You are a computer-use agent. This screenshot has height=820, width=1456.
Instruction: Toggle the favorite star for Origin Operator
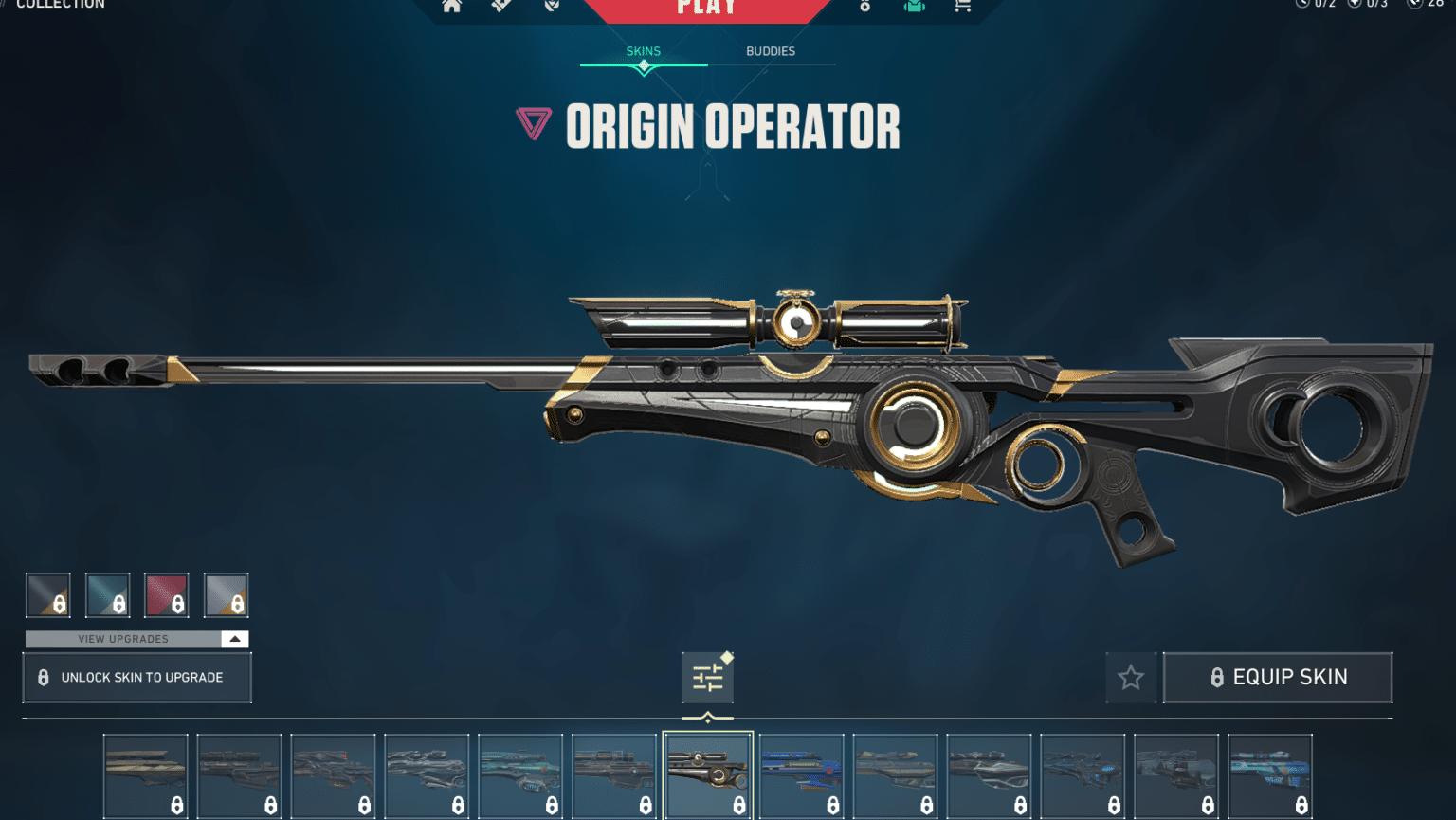pos(1131,677)
